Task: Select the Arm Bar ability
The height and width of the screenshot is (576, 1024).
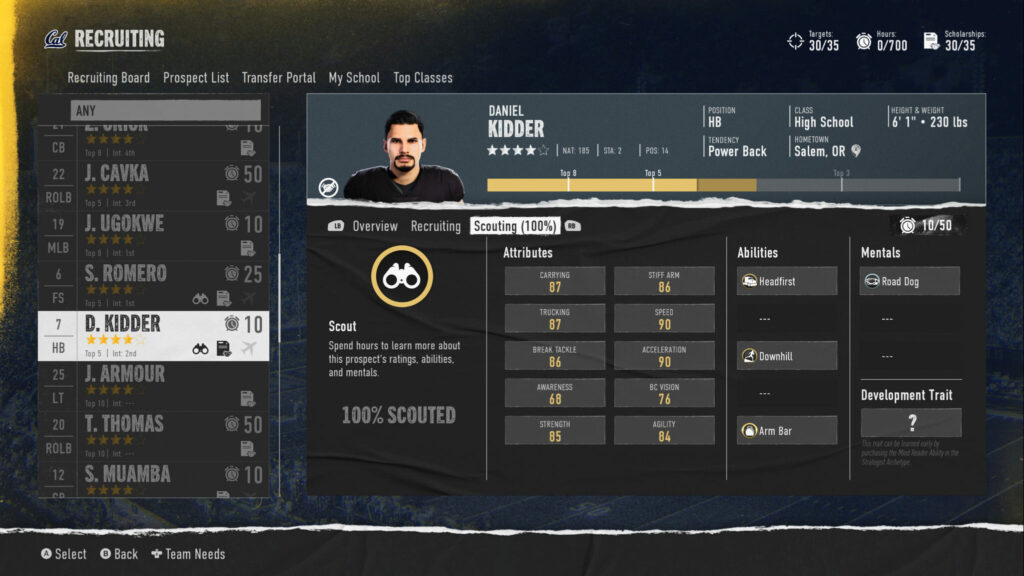Action: point(786,431)
